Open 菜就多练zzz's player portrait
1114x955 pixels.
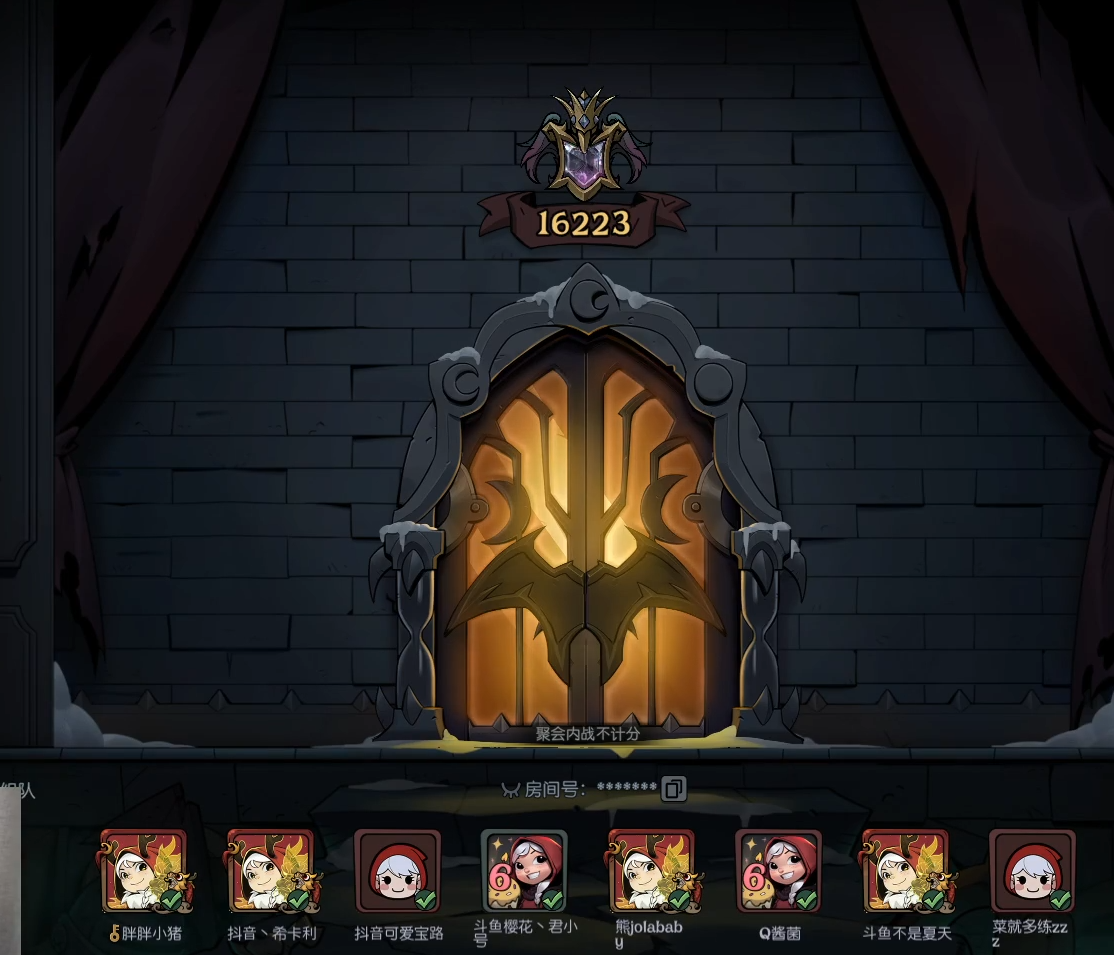pos(1032,872)
